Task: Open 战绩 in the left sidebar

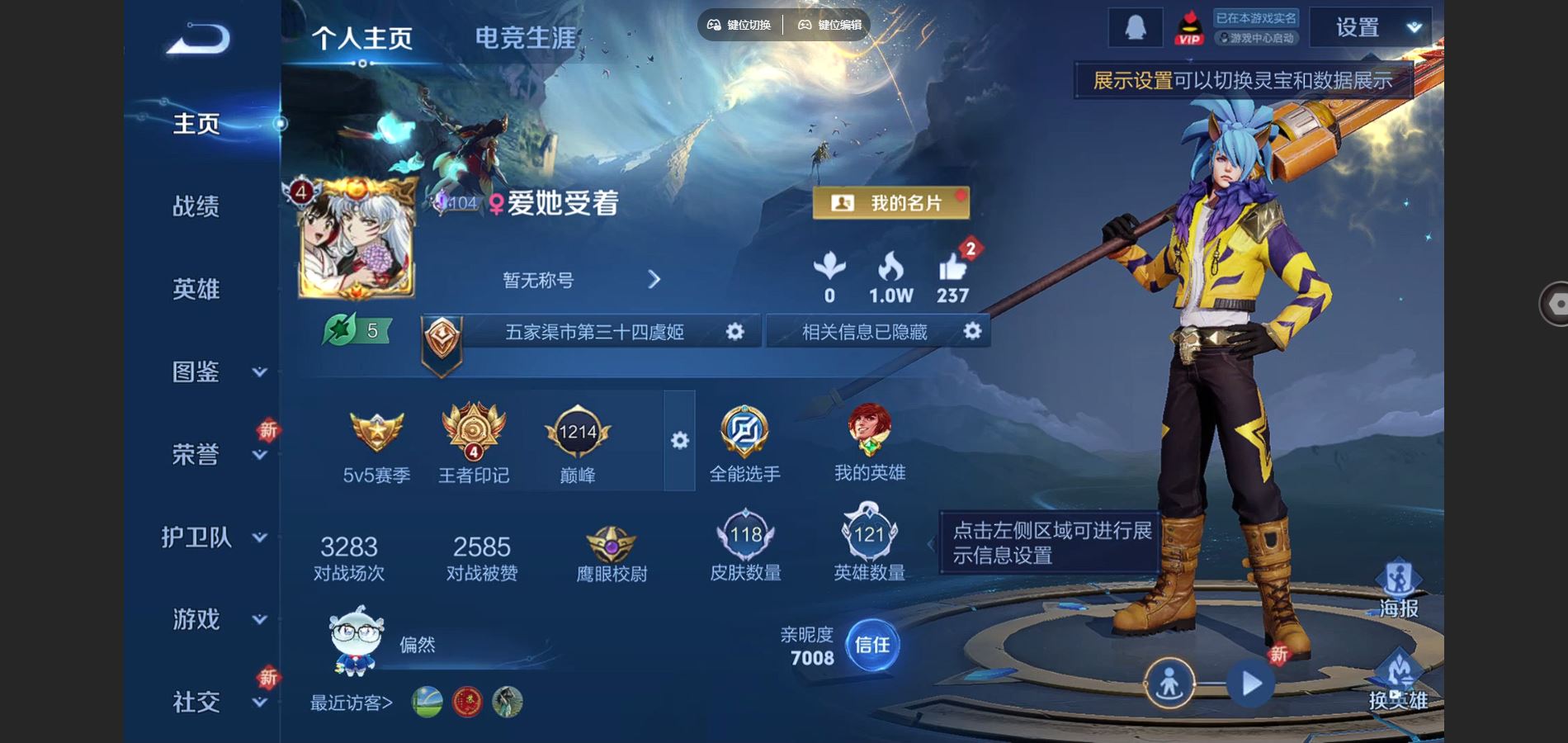Action: pos(197,207)
